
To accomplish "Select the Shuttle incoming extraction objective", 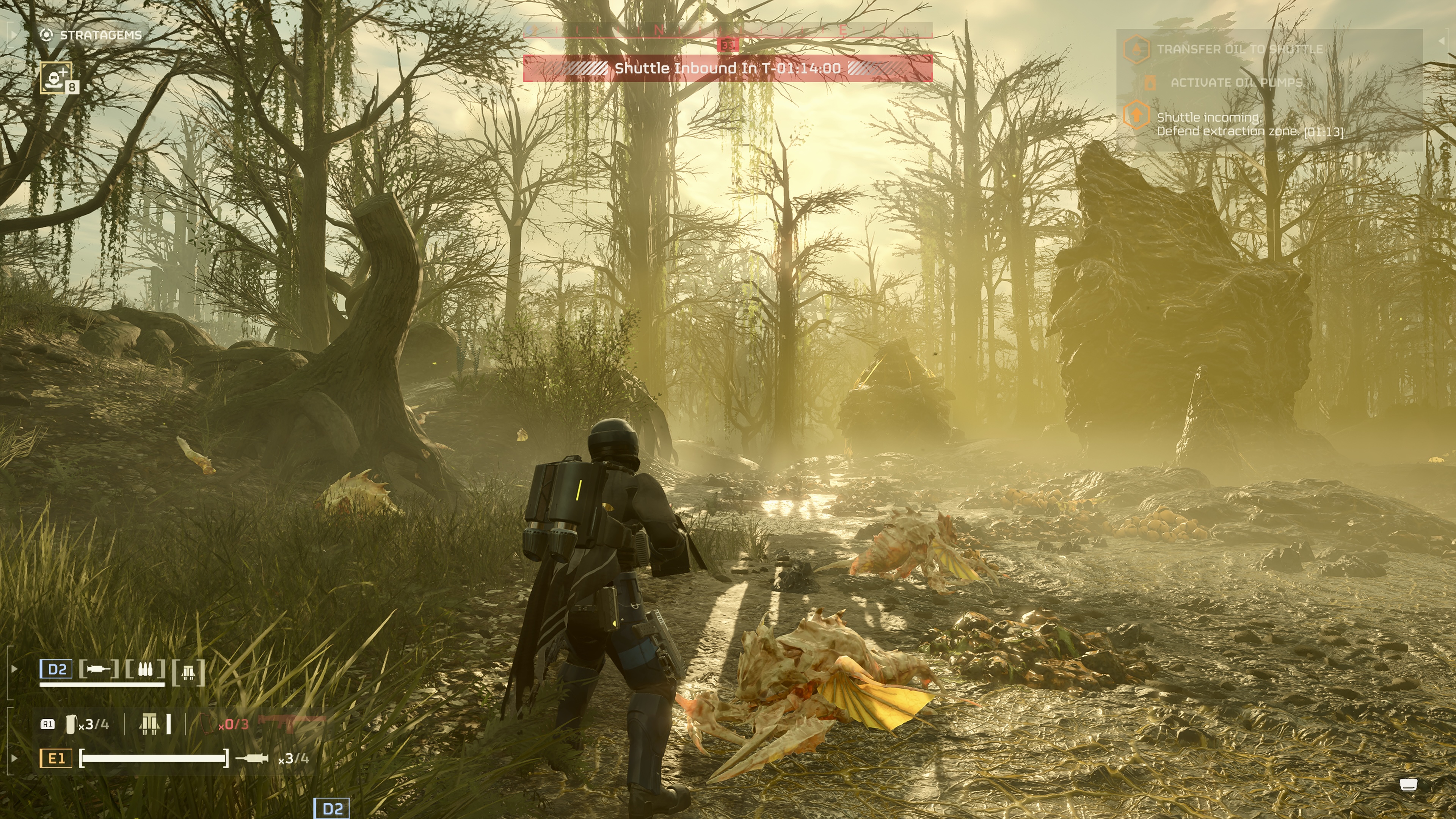I will (x=1249, y=124).
